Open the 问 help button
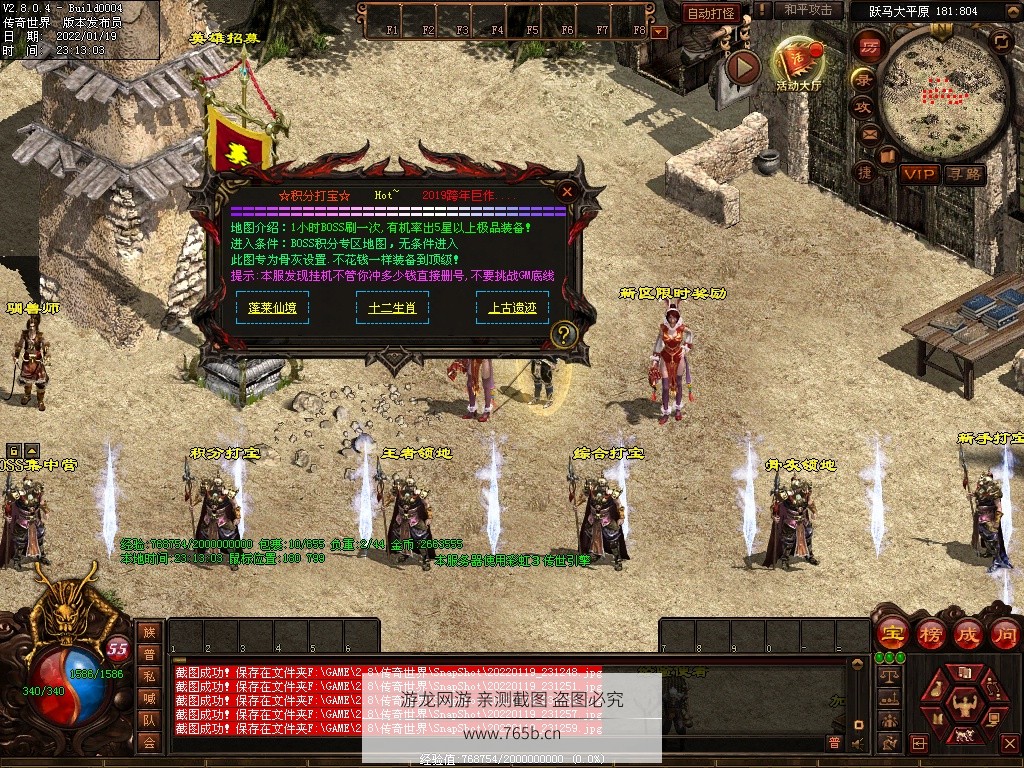1024x768 pixels. 1004,633
